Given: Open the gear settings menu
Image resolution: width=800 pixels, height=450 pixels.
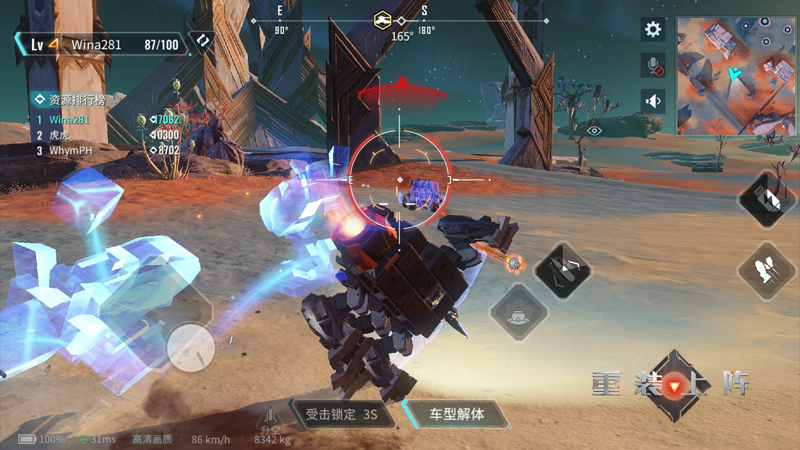Looking at the screenshot, I should click(653, 30).
